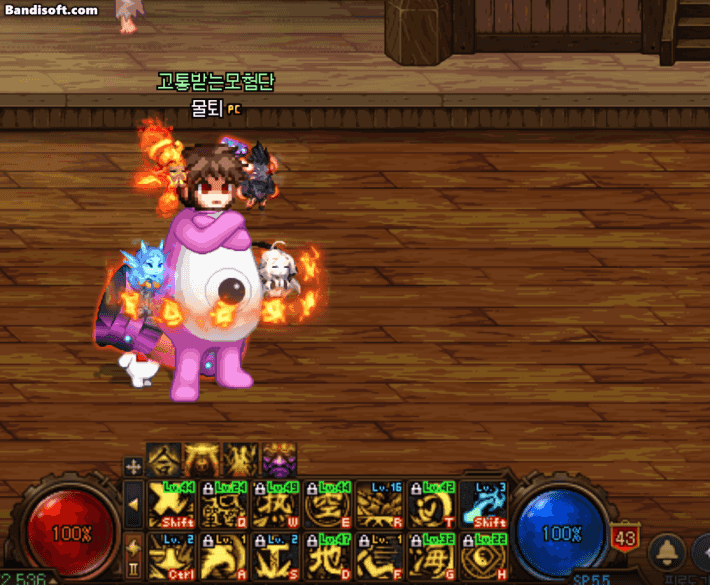Select the golden winged figure buff icon
710x585 pixels.
coord(203,461)
